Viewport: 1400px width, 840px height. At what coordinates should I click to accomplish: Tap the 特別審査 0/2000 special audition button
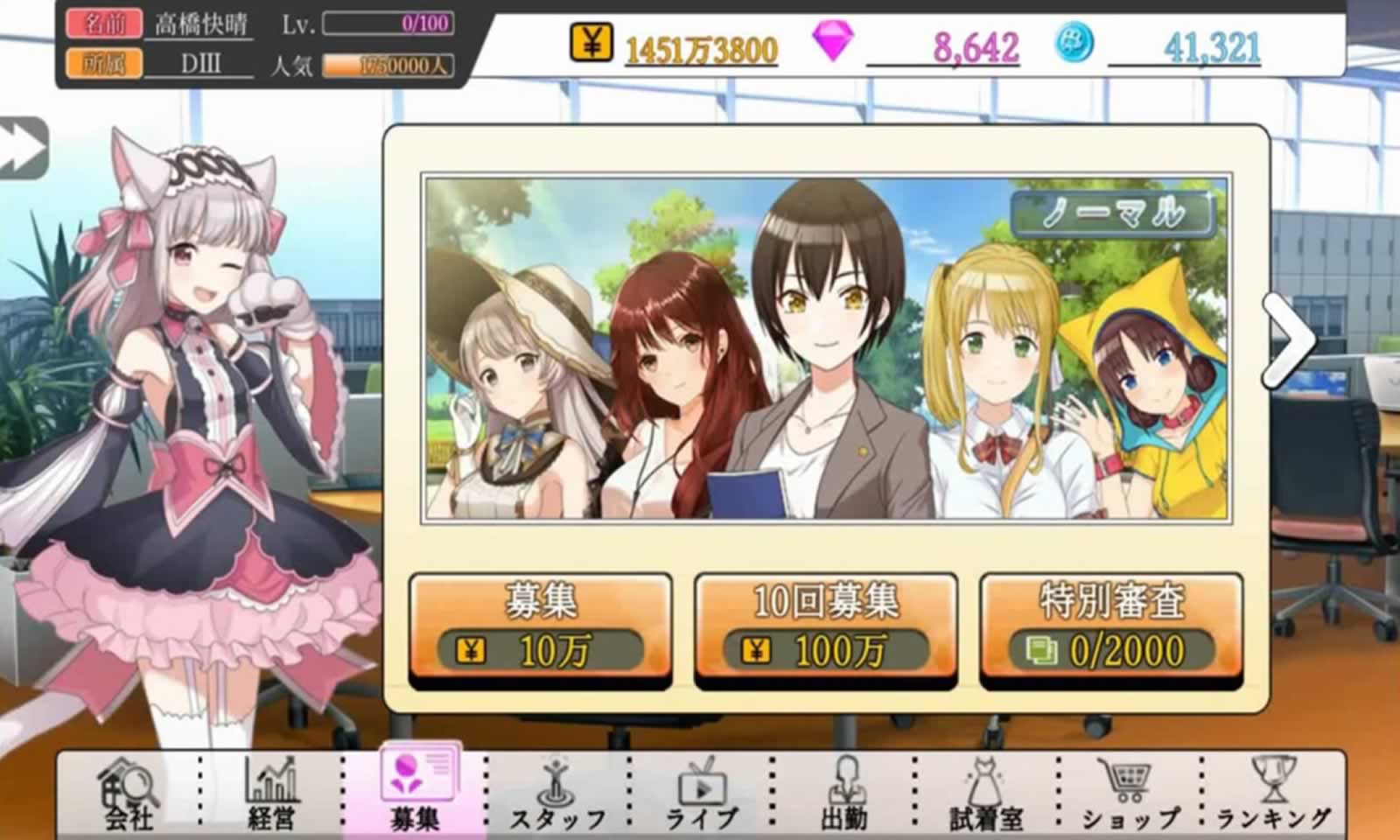[x=1111, y=630]
